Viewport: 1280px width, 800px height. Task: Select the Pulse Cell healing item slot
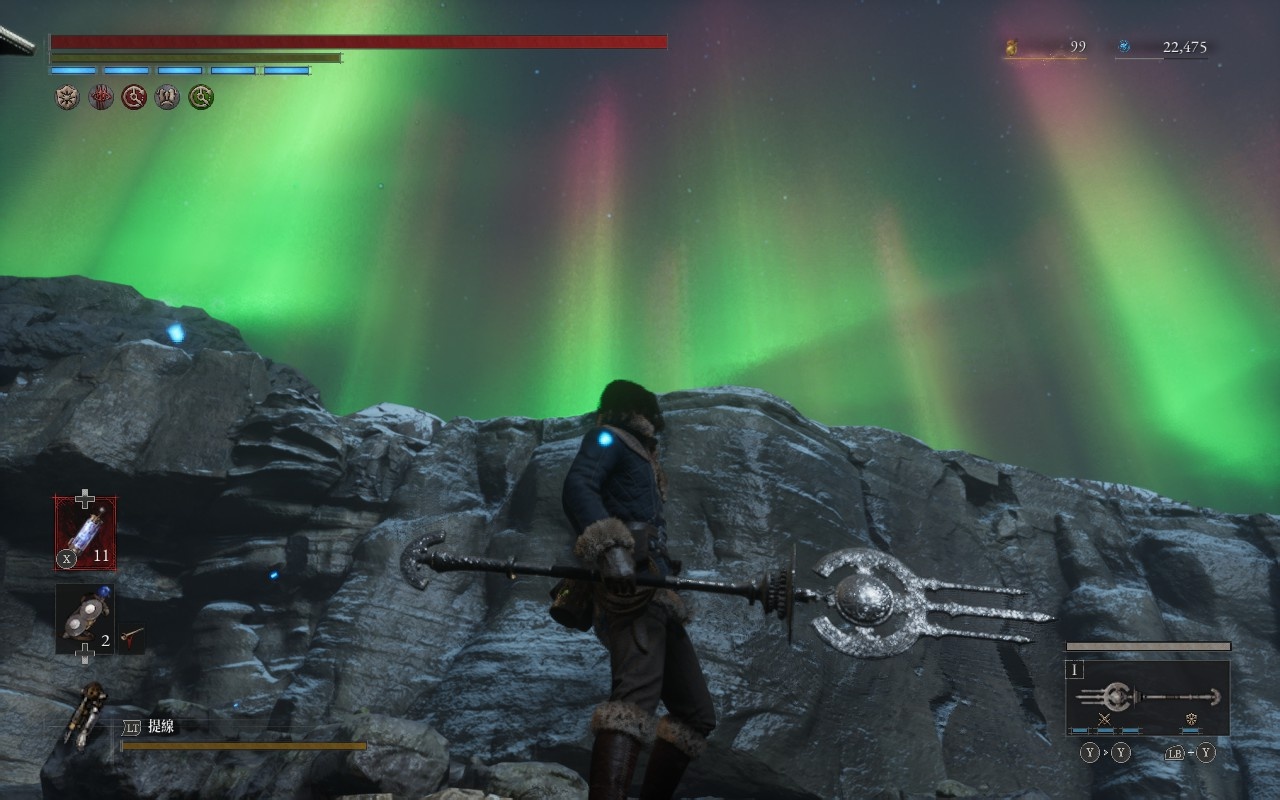pyautogui.click(x=85, y=534)
